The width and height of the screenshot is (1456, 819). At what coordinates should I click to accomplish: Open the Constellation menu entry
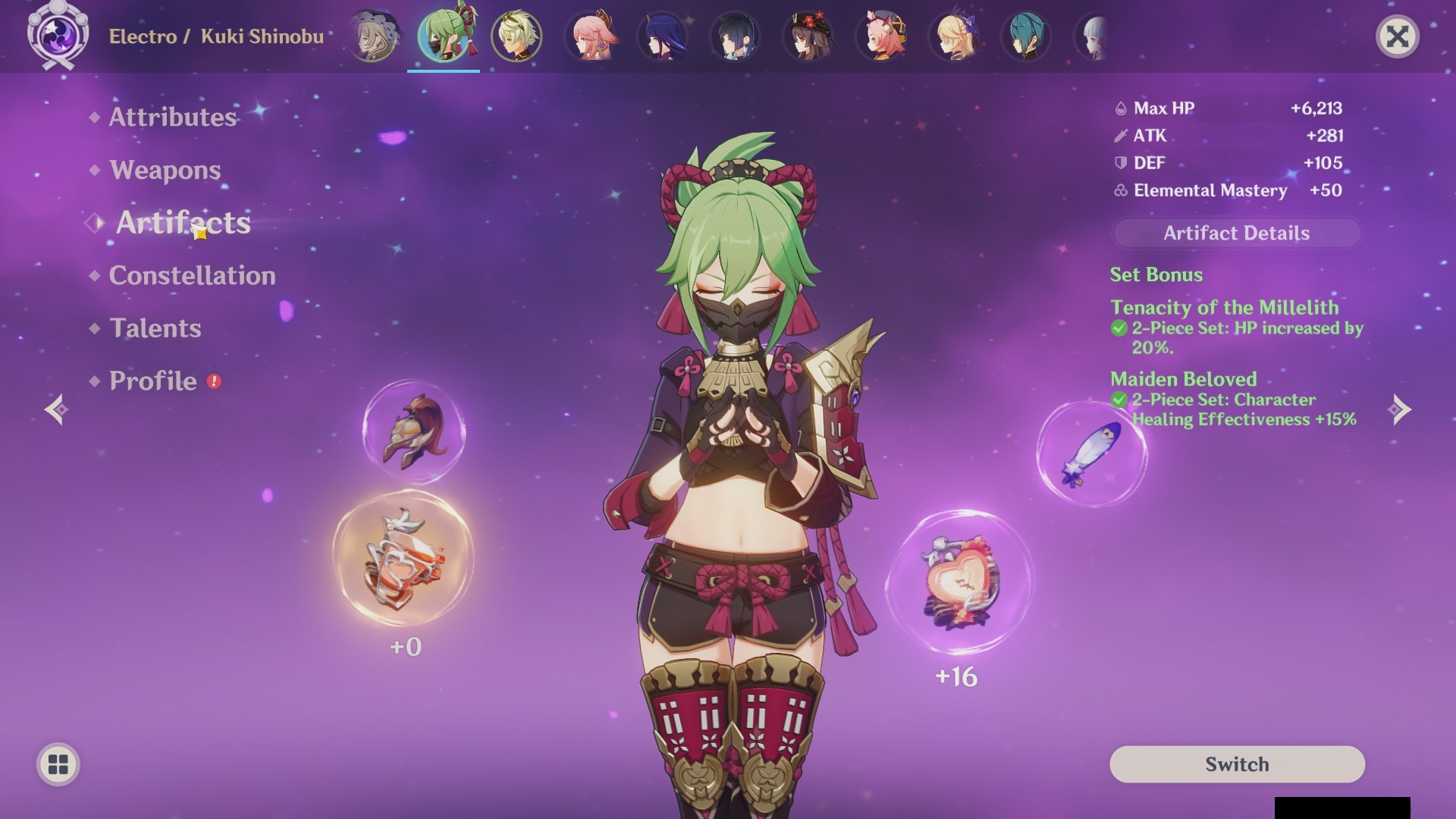[191, 276]
